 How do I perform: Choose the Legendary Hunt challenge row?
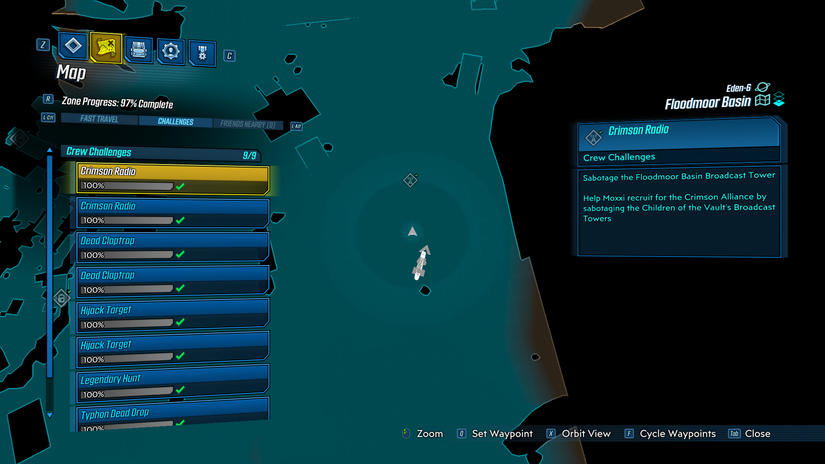click(x=173, y=385)
